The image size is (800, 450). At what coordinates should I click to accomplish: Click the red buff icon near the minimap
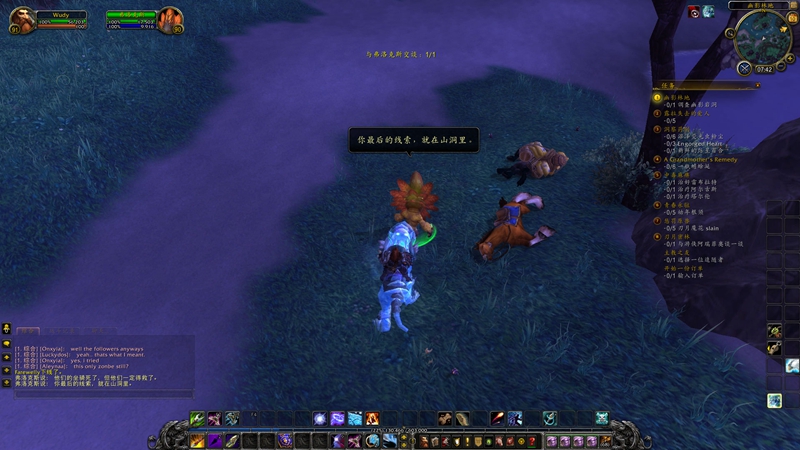(x=694, y=11)
